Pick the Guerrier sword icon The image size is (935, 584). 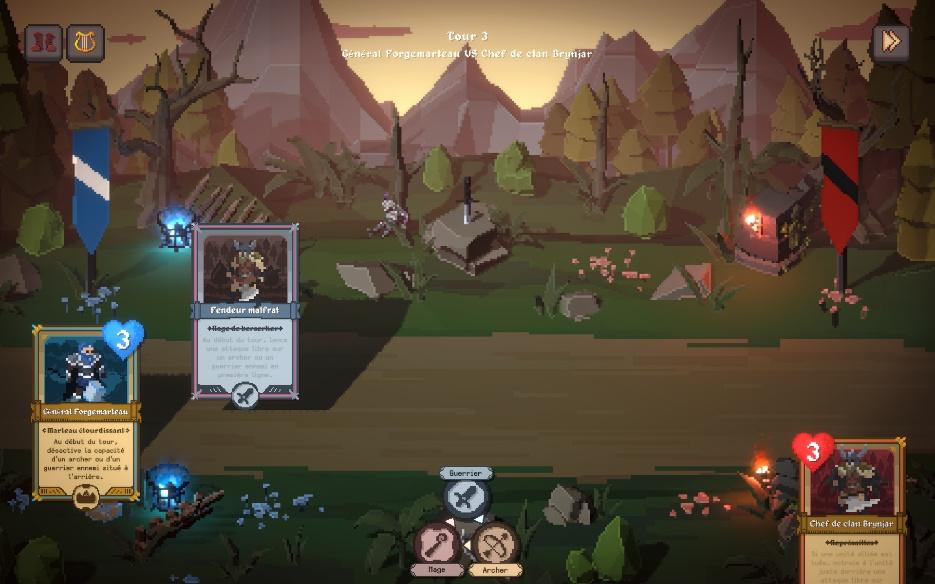pyautogui.click(x=465, y=497)
